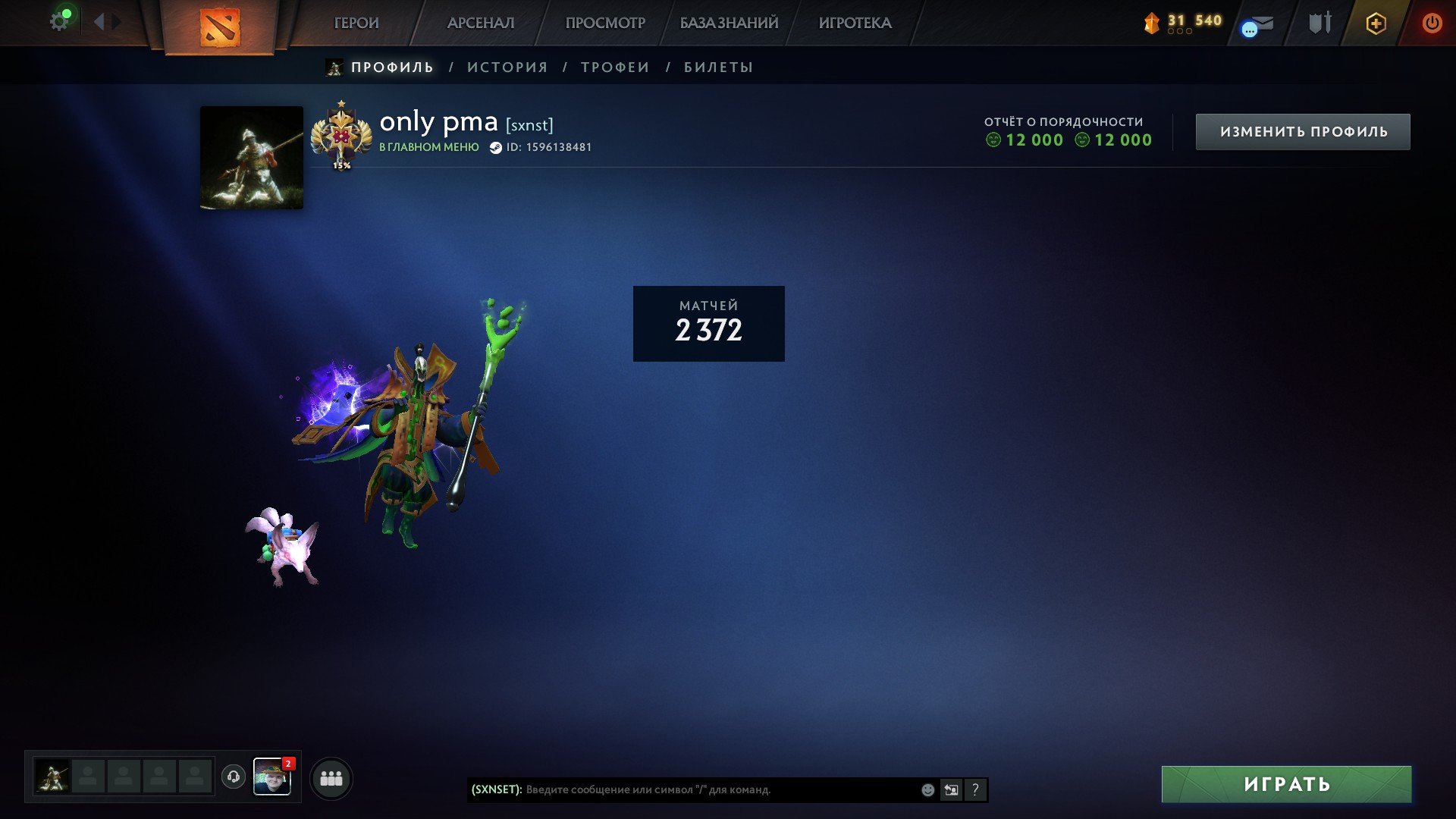
Task: Click the Steam icon near the profile ID
Action: [497, 148]
